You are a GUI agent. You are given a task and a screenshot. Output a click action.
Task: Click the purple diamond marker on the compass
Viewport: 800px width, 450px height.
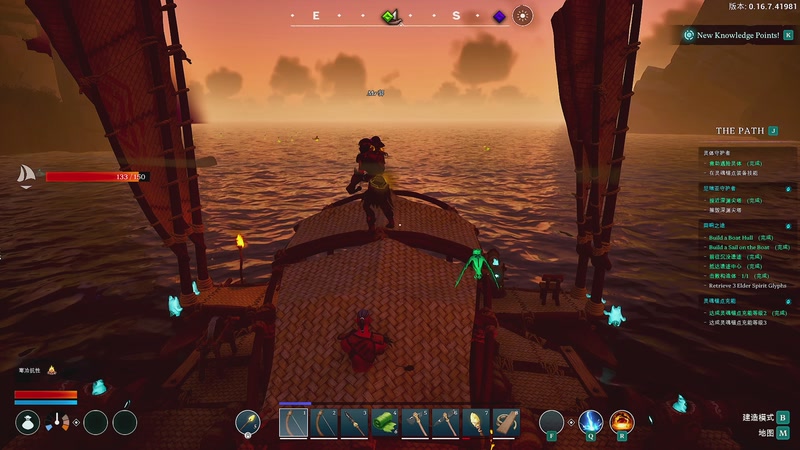pyautogui.click(x=499, y=16)
